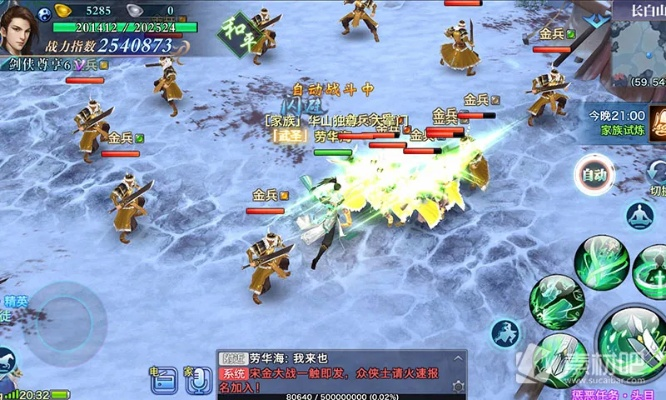Screen dimensions: 666x400
Task: Open chat settings gear icon
Action: pos(458,385)
